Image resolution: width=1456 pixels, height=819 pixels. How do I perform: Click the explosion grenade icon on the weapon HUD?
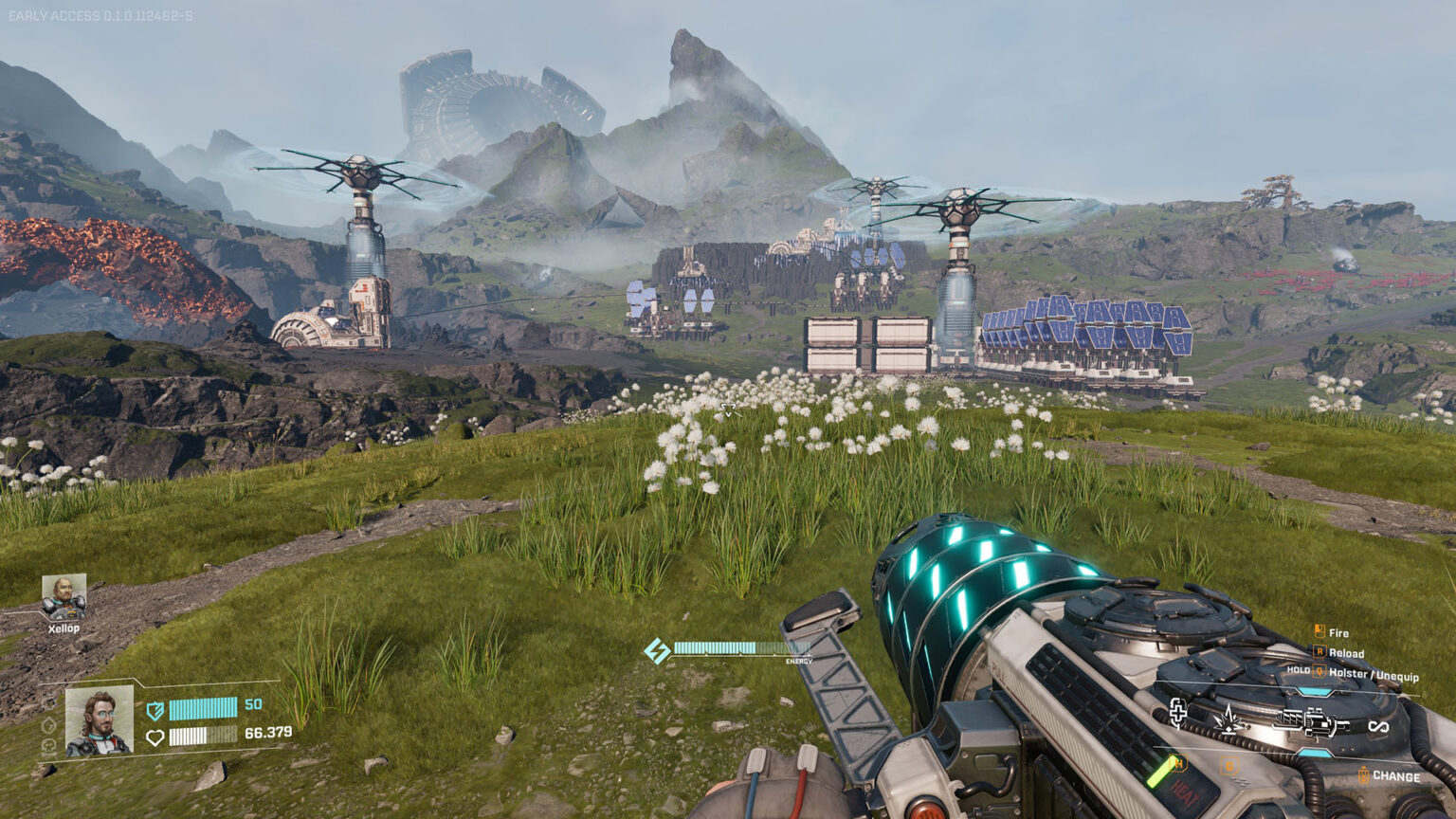(1228, 720)
